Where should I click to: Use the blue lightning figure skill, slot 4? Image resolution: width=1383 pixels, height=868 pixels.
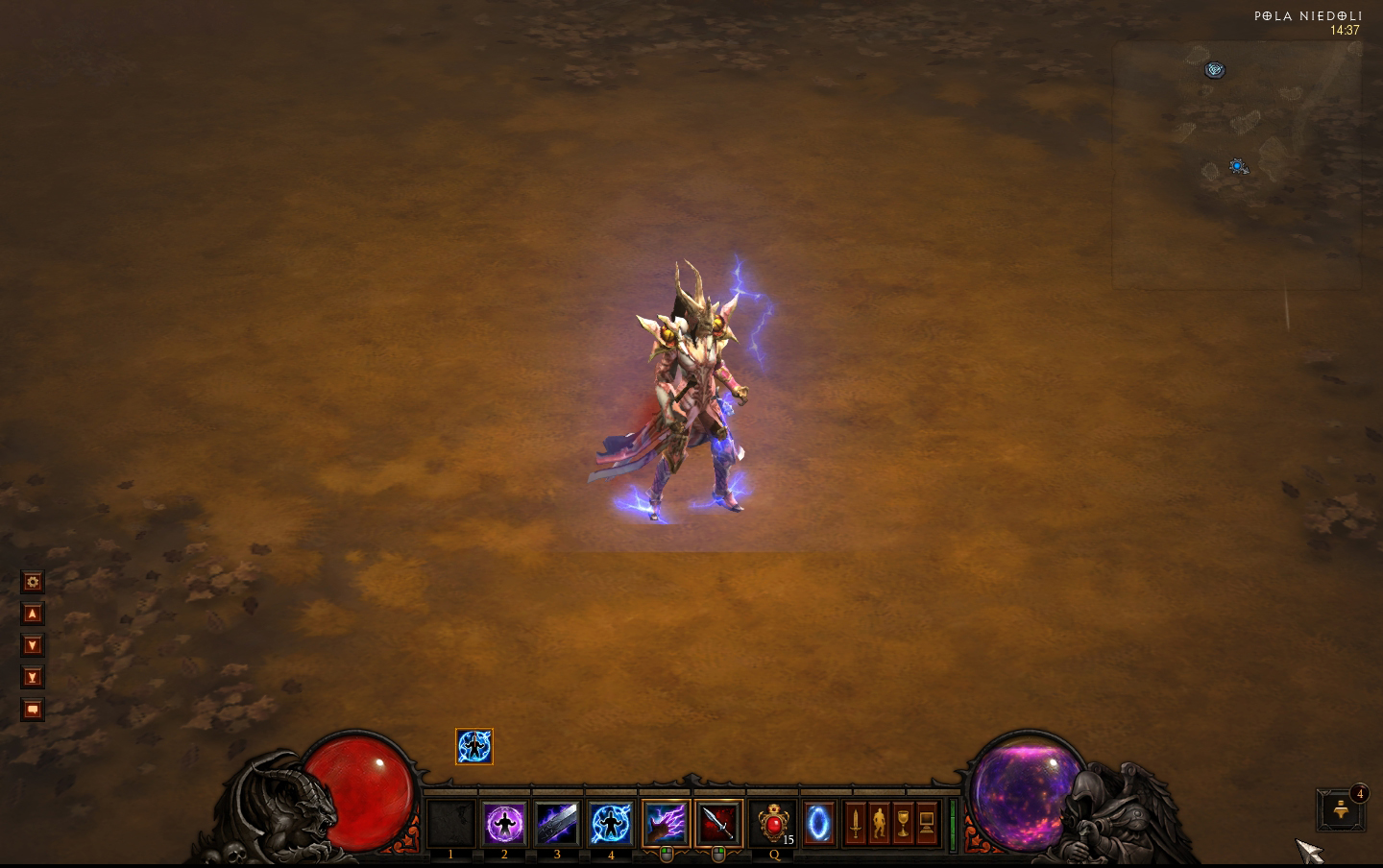[x=611, y=824]
